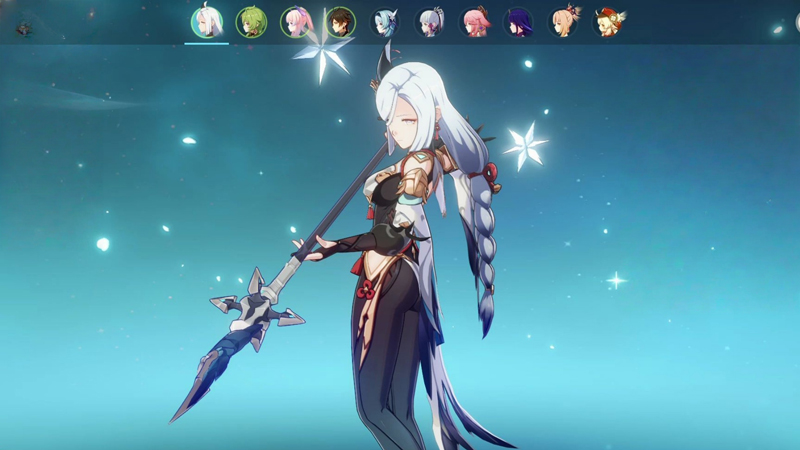Select Yae Miko's pink-haired portrait
The image size is (800, 450).
tap(474, 22)
